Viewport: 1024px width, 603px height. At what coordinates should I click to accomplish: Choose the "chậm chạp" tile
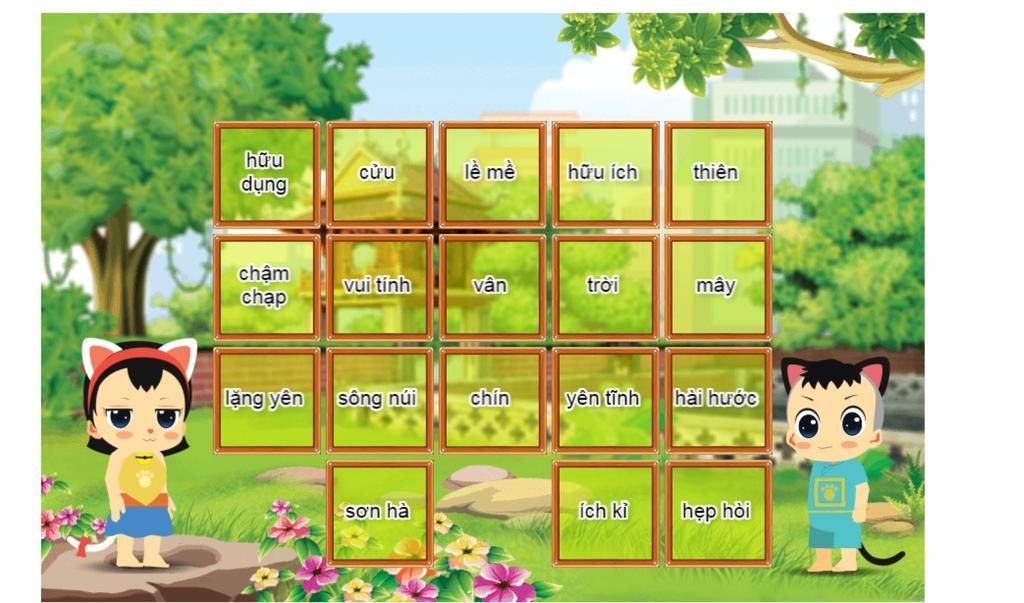(x=266, y=287)
